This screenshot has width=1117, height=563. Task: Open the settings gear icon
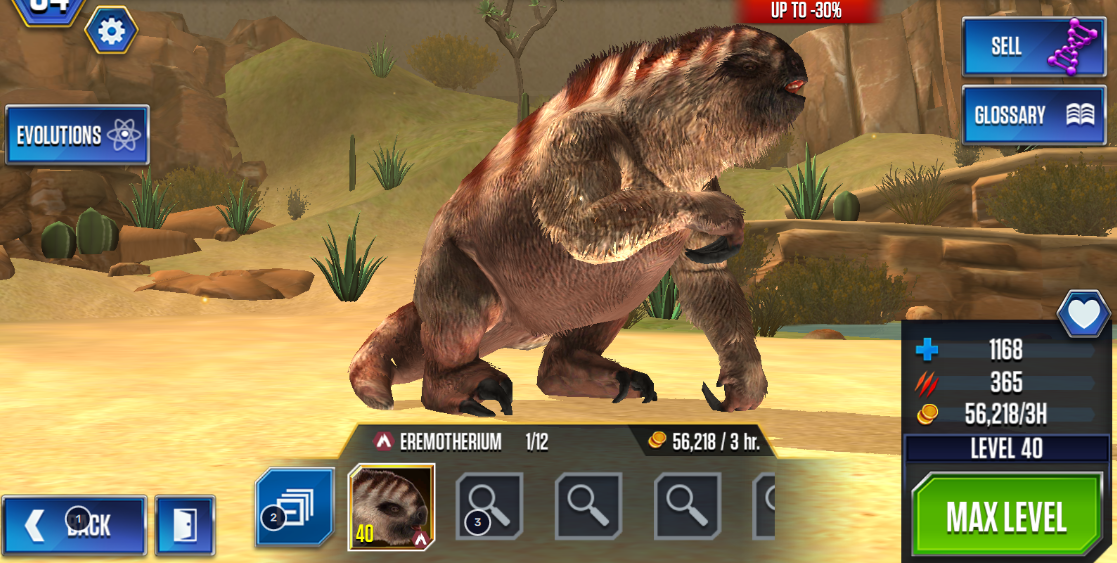111,32
